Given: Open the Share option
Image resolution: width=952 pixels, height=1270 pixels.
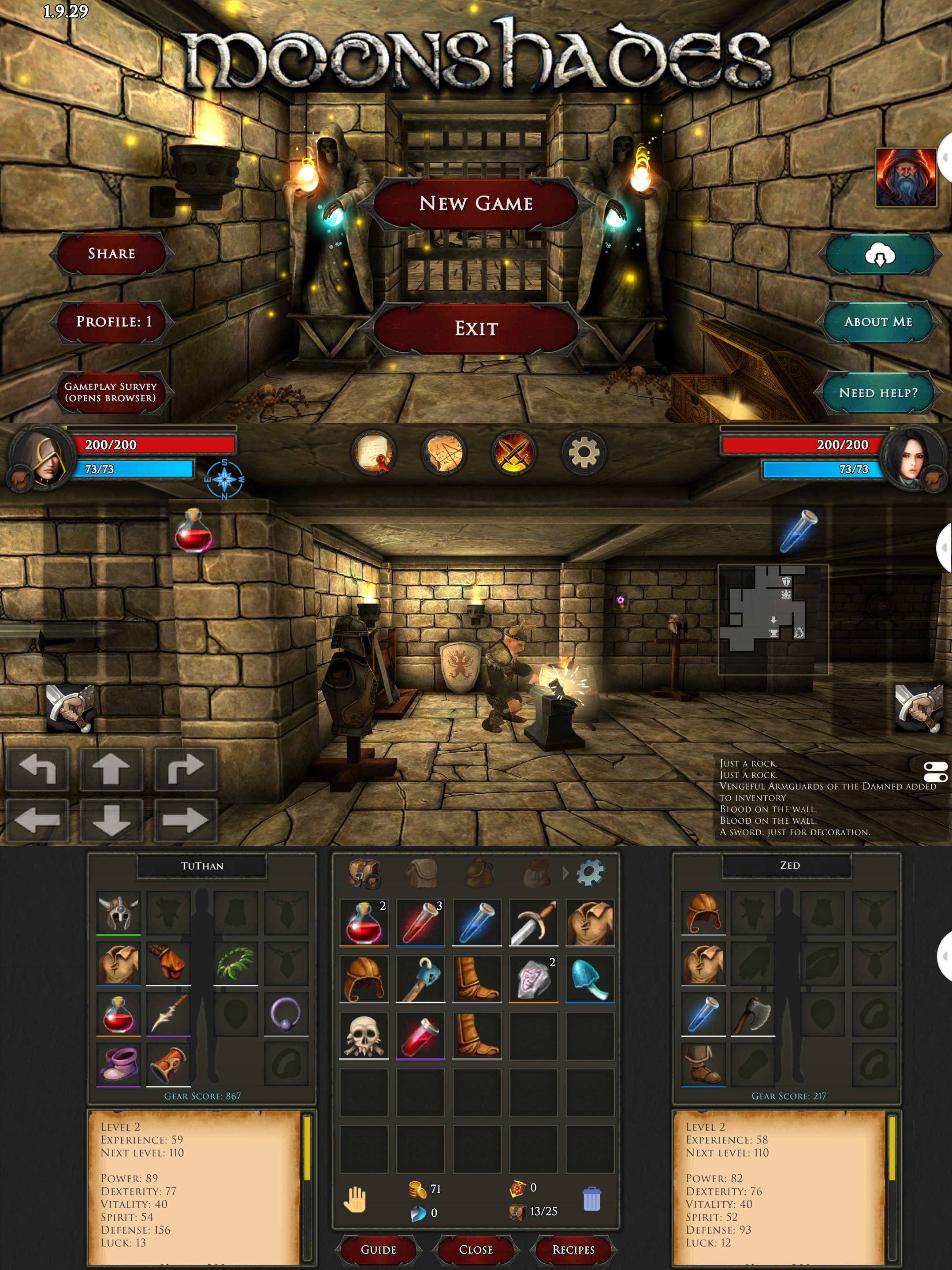Looking at the screenshot, I should point(112,253).
